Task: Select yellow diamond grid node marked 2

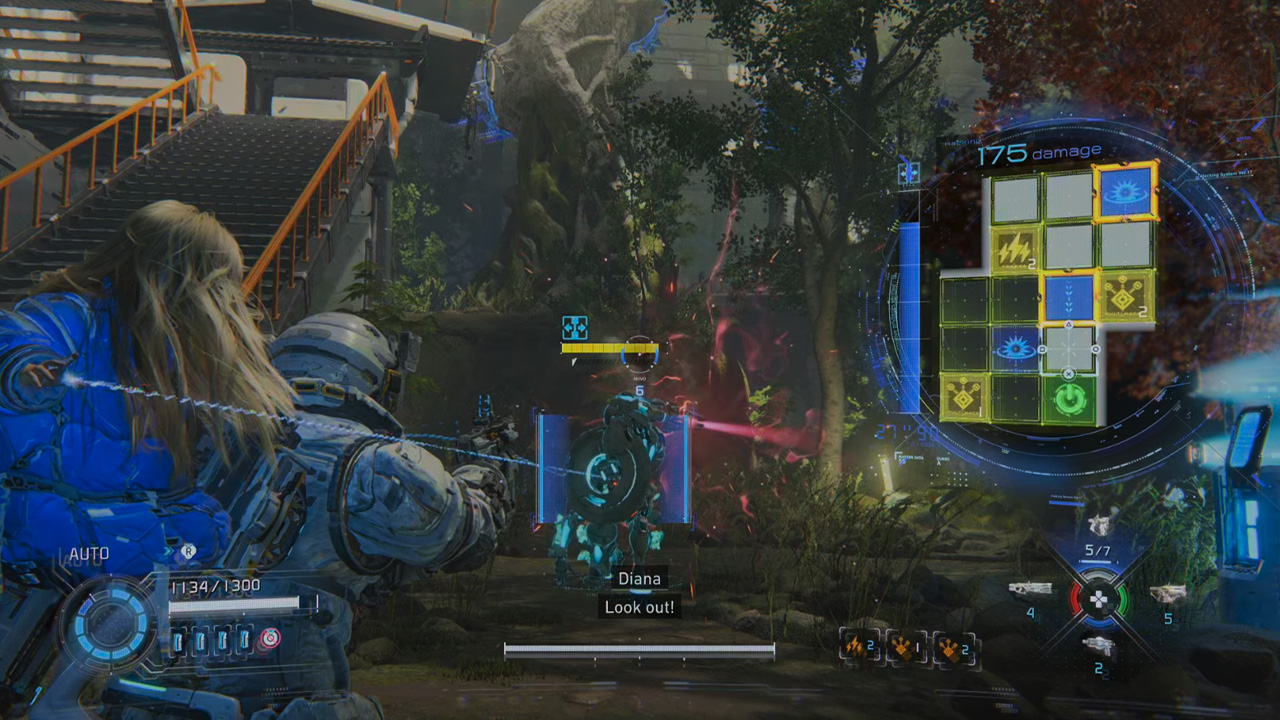Action: point(1126,296)
